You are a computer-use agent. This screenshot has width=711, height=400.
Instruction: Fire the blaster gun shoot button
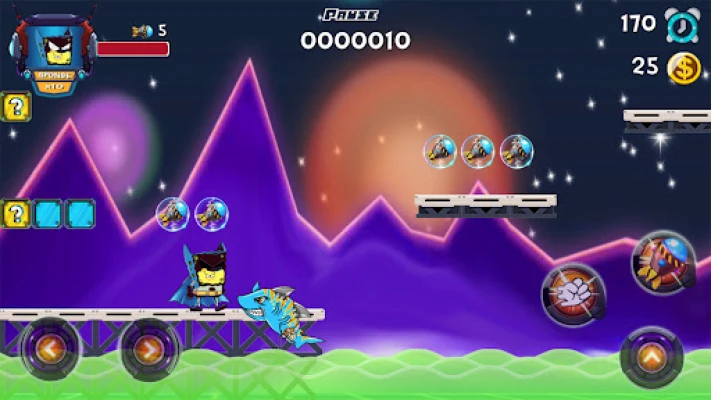pos(662,262)
